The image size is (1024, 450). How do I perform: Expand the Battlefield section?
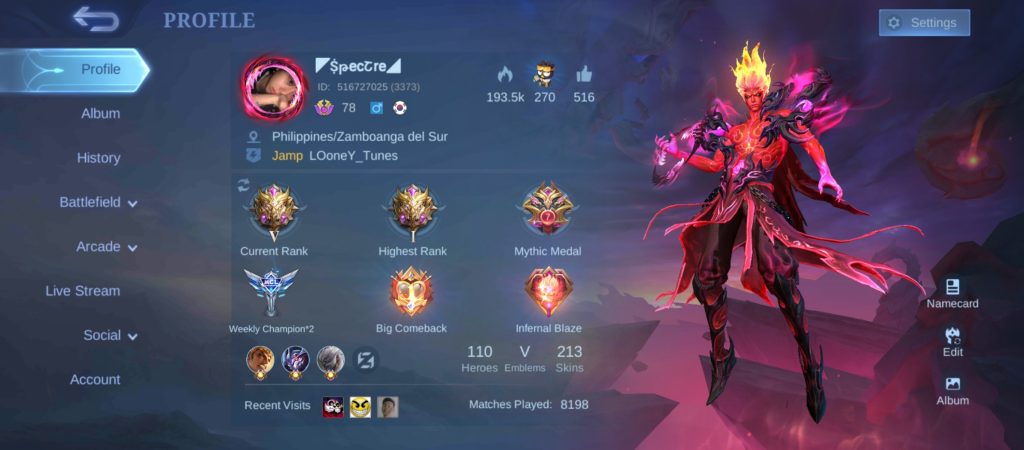[x=98, y=202]
